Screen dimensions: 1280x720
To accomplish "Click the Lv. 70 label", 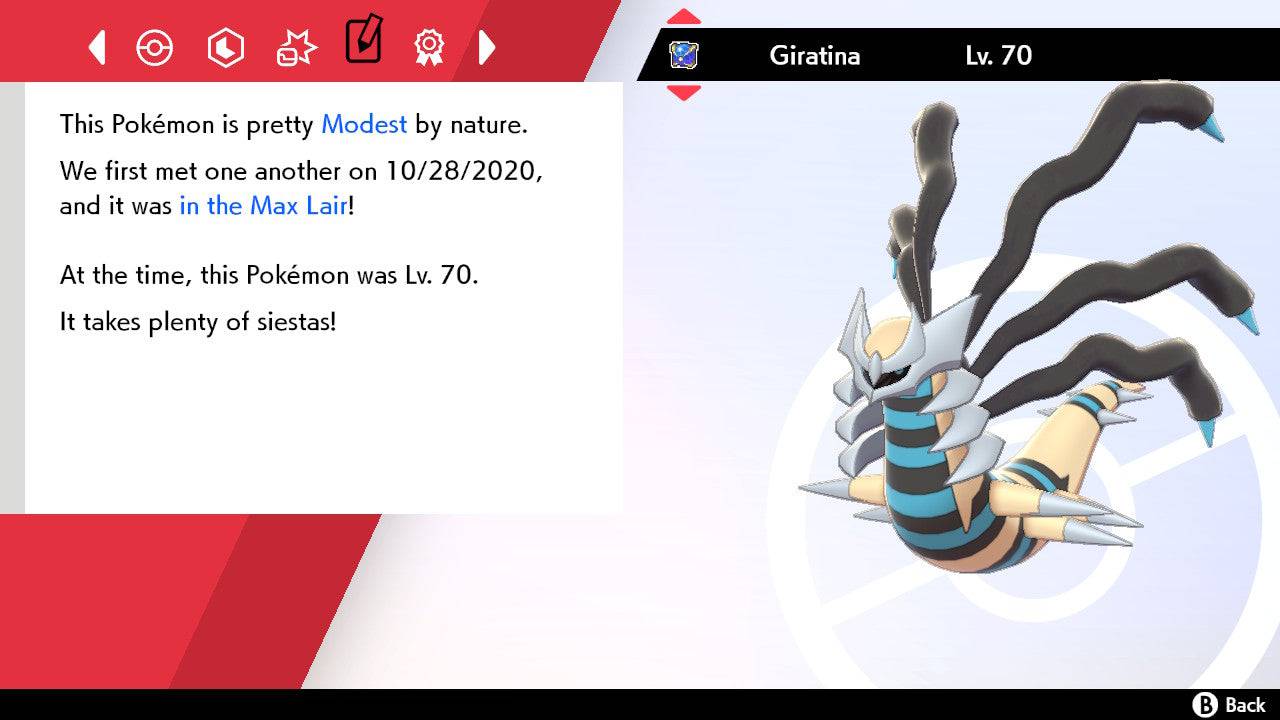I will 1000,56.
